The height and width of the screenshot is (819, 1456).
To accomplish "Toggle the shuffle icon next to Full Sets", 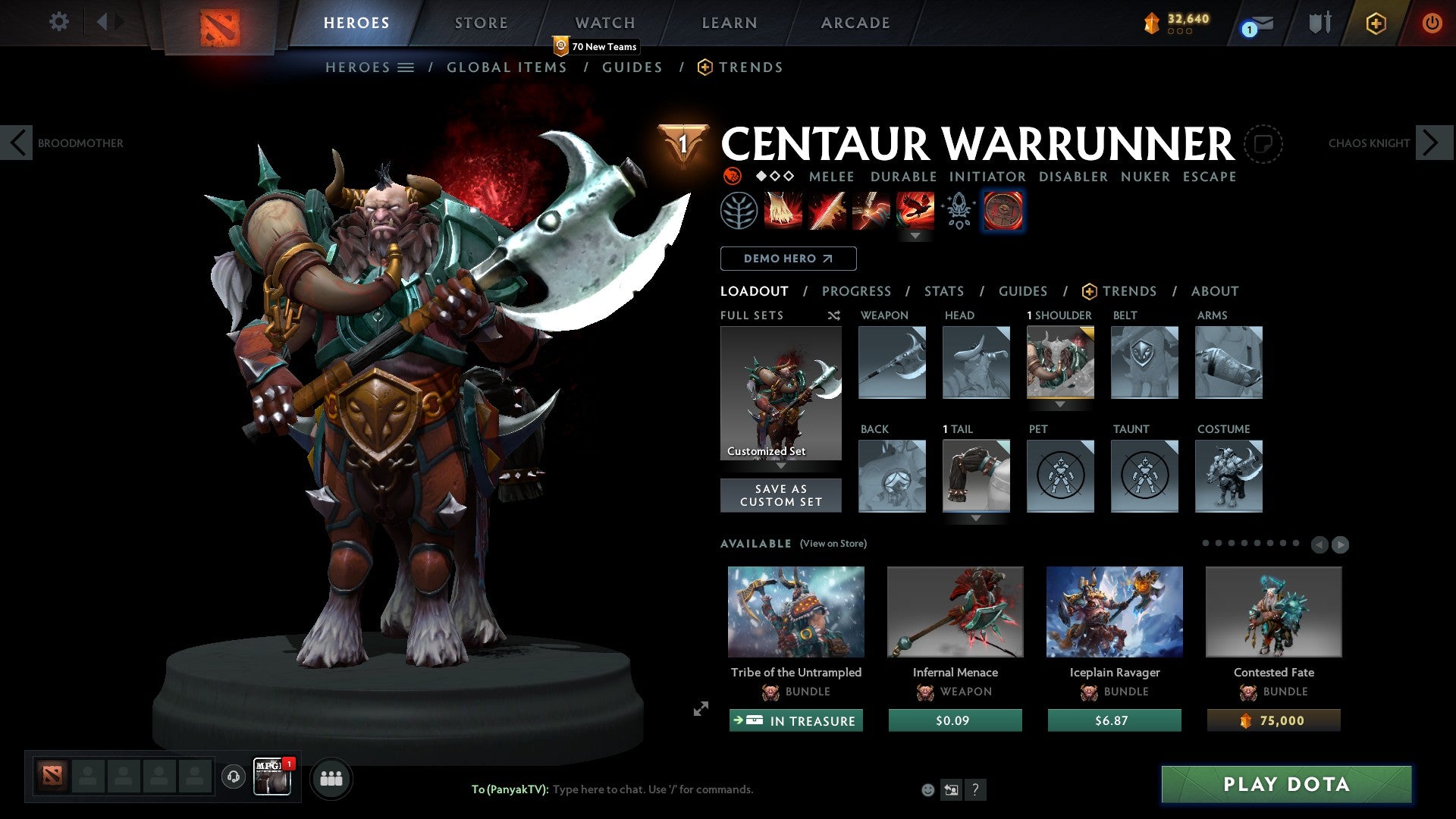I will pyautogui.click(x=834, y=315).
